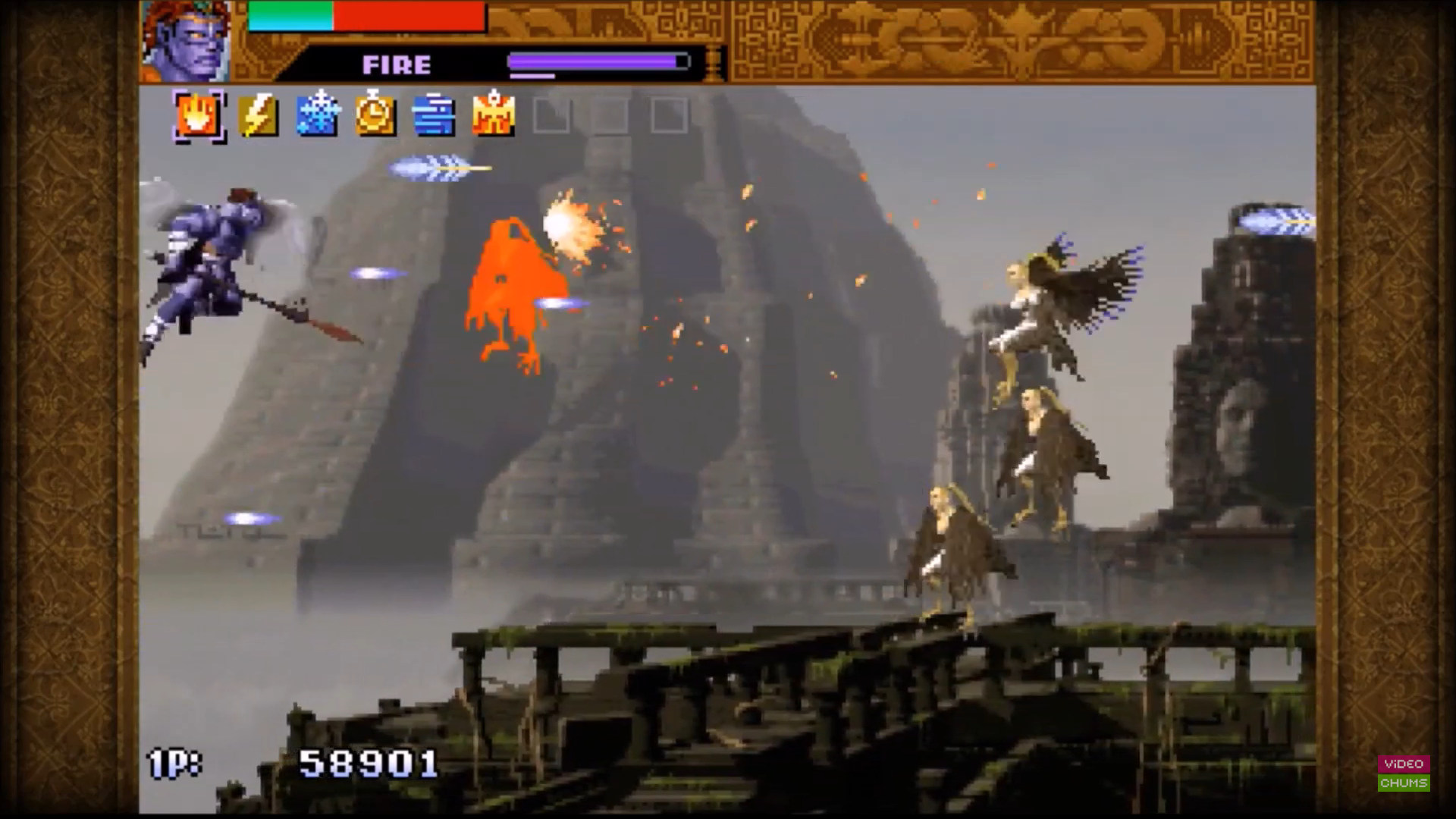Click the purple hero portrait
The width and height of the screenshot is (1456, 819).
187,42
